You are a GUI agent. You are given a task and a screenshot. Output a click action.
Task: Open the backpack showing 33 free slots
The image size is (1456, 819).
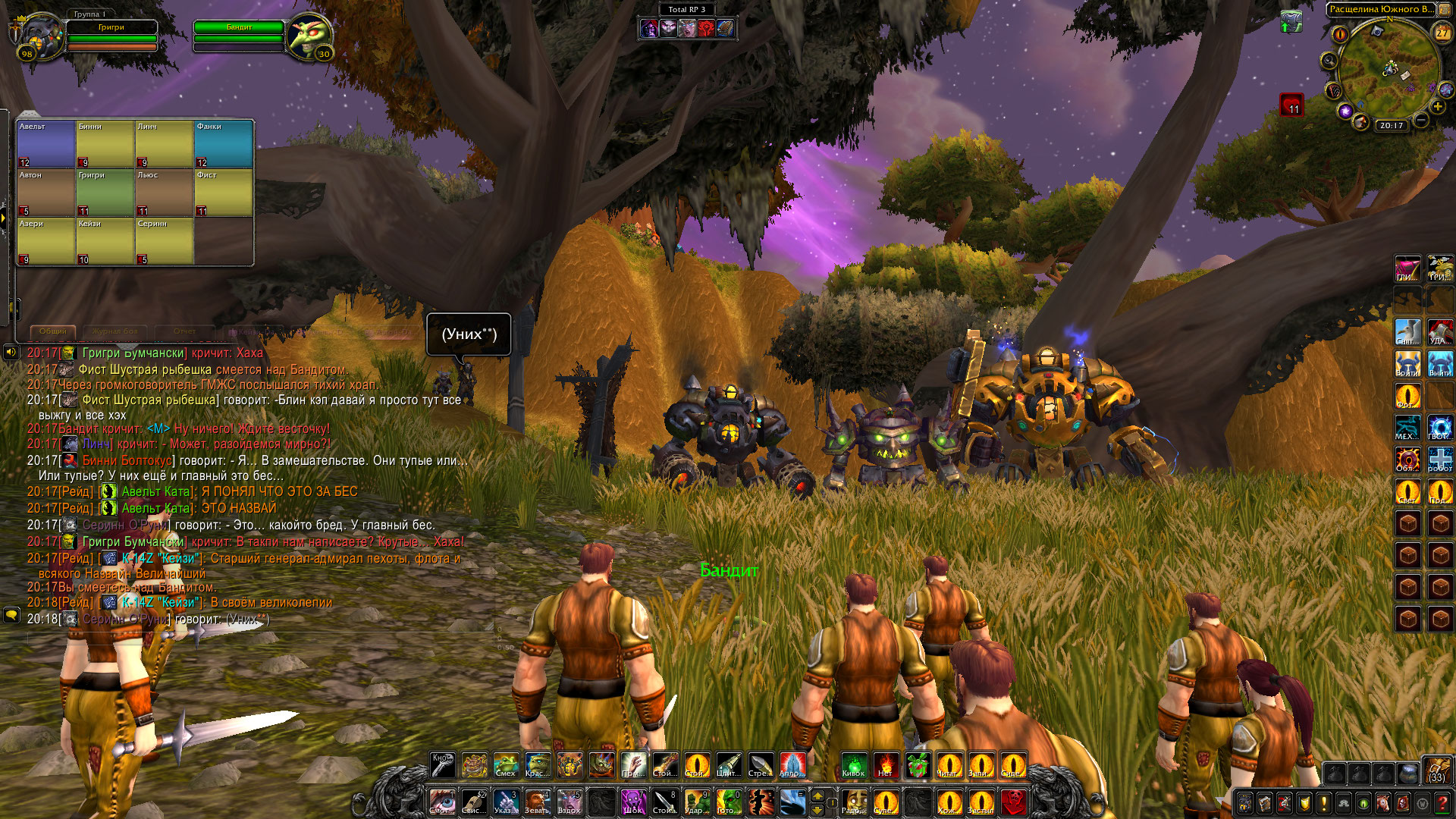(1436, 769)
